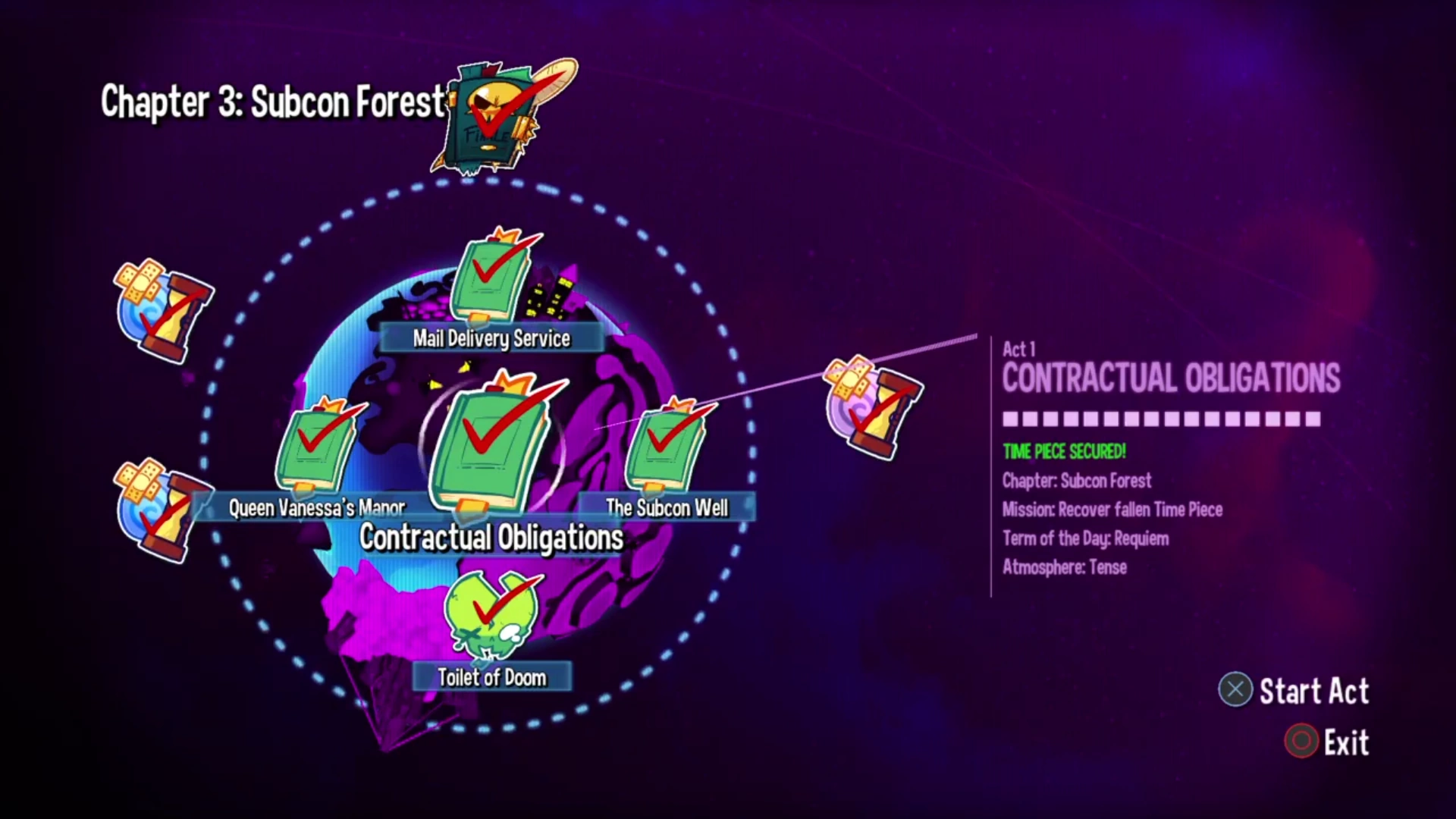Open the Mission details line
Viewport: 1456px width, 819px height.
(x=1112, y=510)
